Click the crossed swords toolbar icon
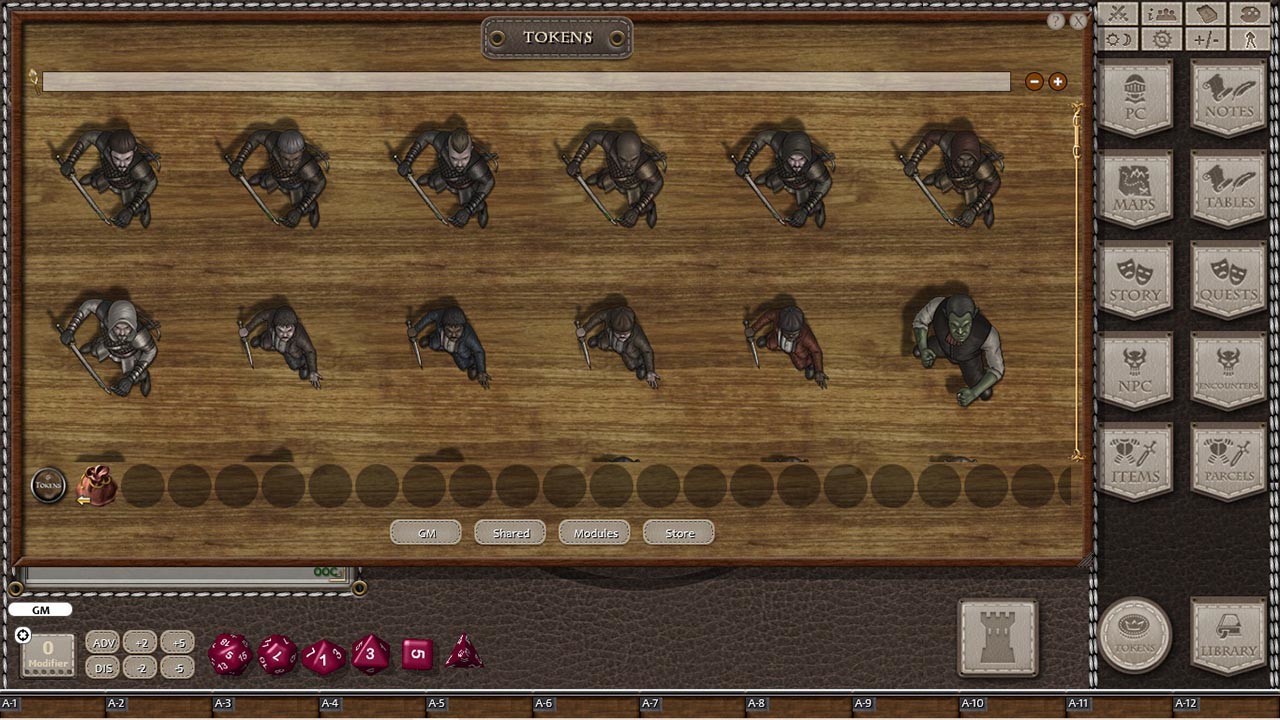 click(x=1117, y=13)
